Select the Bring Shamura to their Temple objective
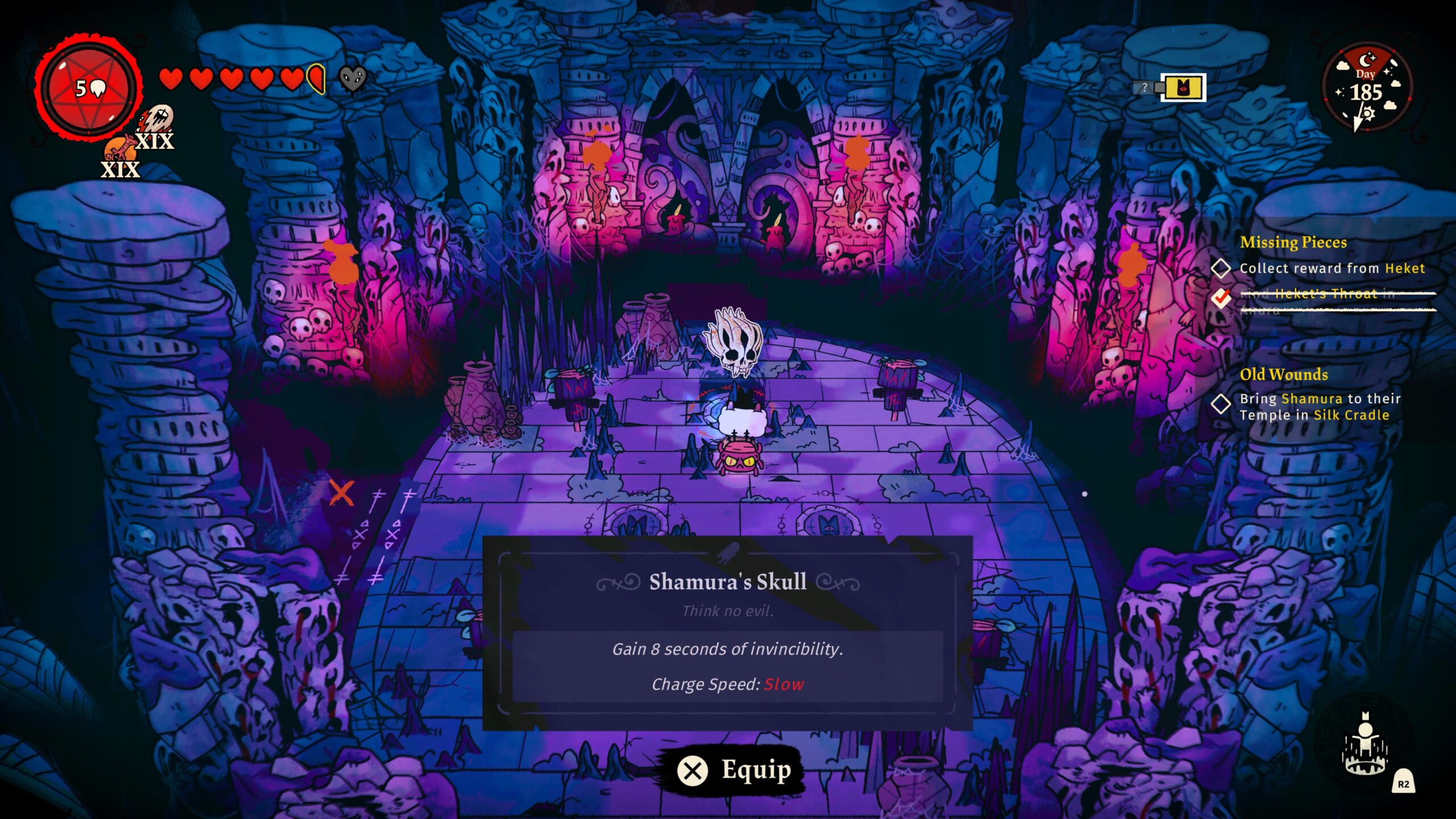 tap(1319, 407)
